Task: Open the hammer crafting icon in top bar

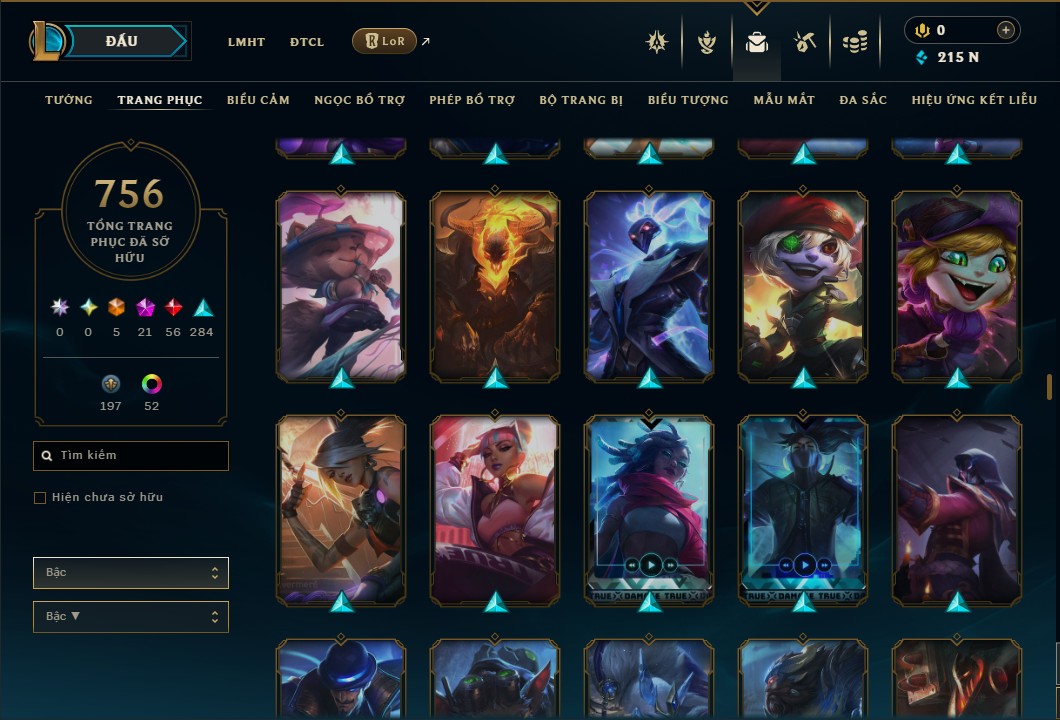Action: (x=805, y=42)
